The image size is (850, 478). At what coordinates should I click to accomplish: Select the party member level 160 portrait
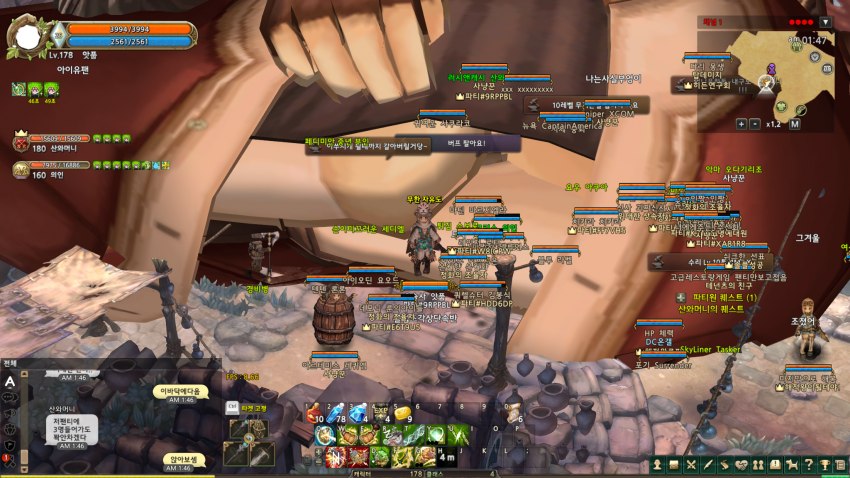tap(21, 171)
